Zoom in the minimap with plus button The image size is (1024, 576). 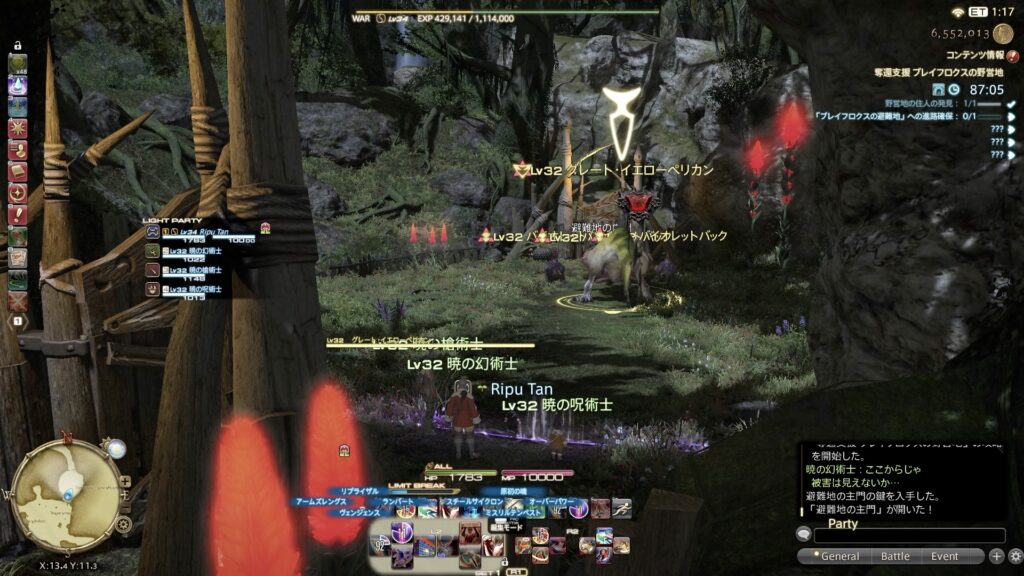[x=125, y=481]
